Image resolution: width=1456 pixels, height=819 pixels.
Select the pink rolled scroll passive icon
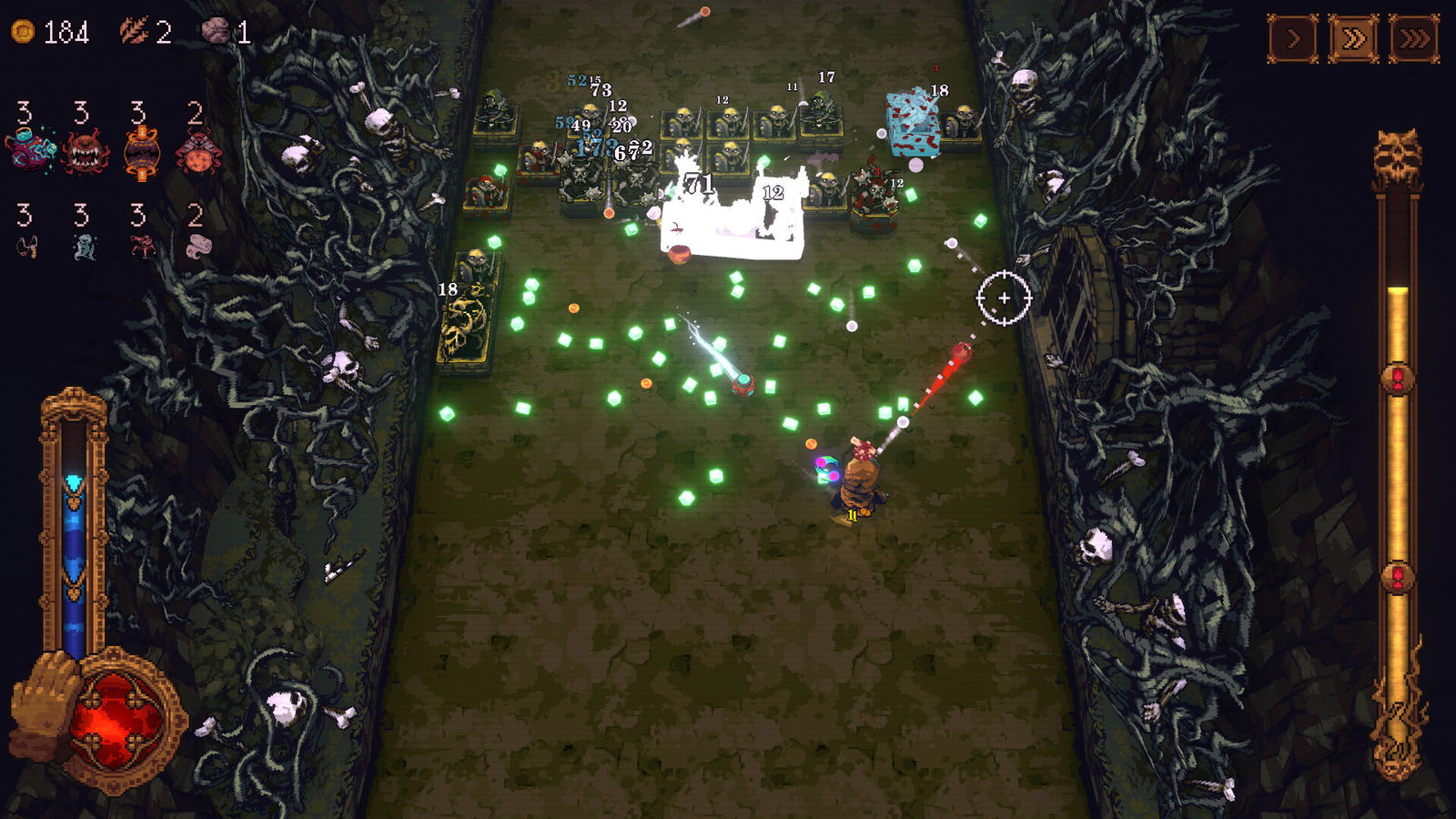(197, 246)
